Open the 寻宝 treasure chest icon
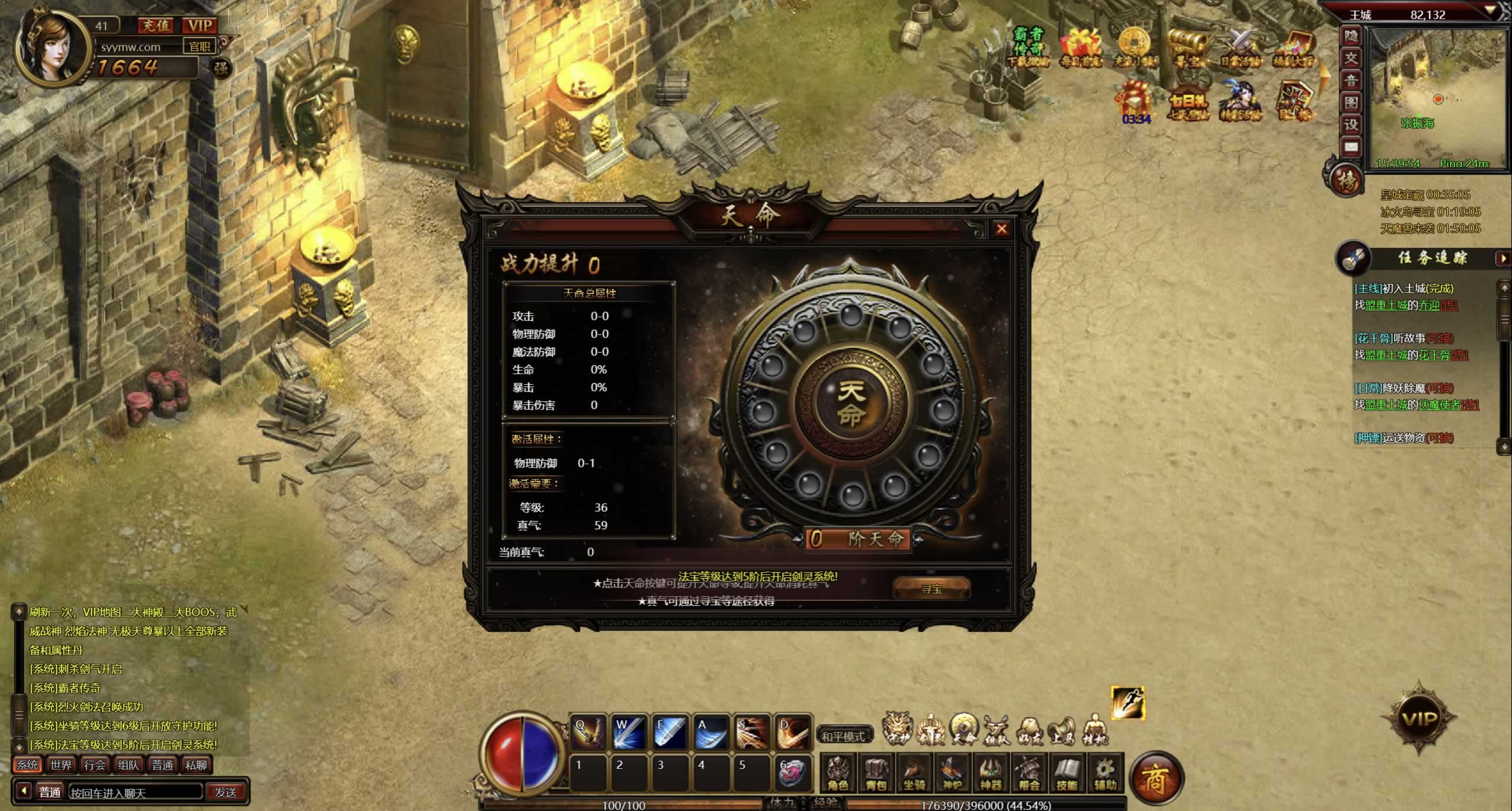 (x=1187, y=46)
